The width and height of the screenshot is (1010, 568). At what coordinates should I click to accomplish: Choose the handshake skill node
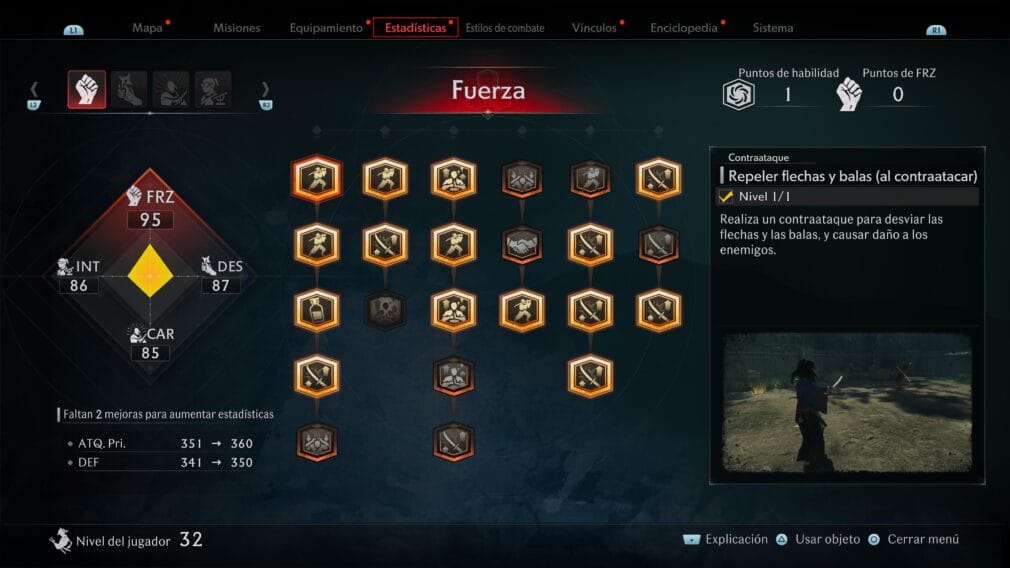tap(522, 244)
